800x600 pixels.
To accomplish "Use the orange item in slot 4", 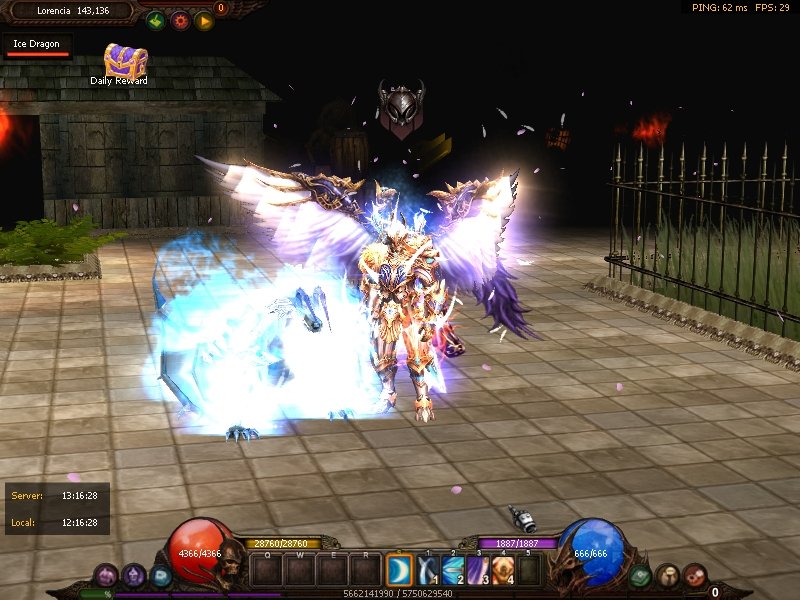I will tap(502, 569).
